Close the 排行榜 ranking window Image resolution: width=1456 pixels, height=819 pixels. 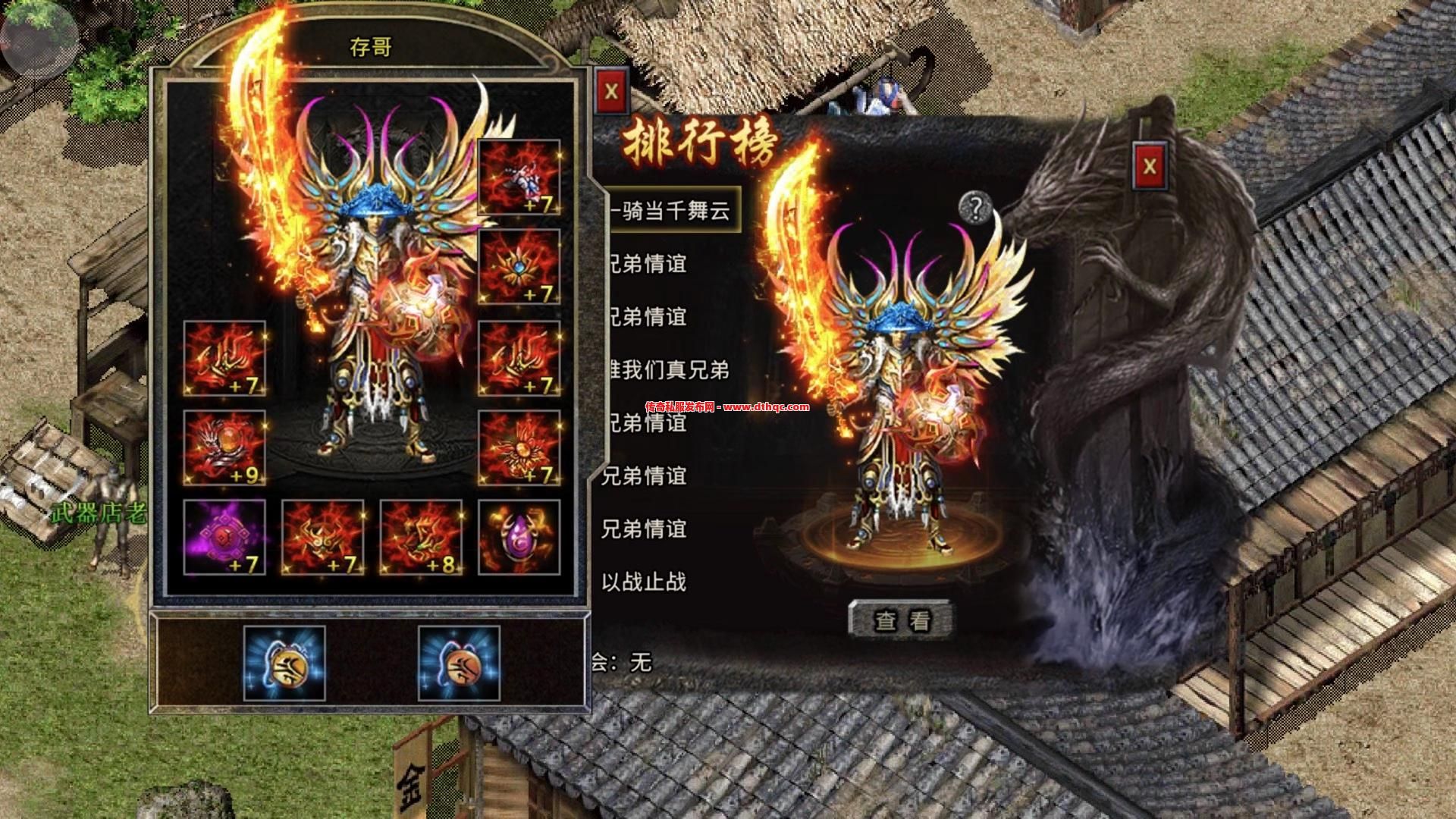pos(1150,166)
